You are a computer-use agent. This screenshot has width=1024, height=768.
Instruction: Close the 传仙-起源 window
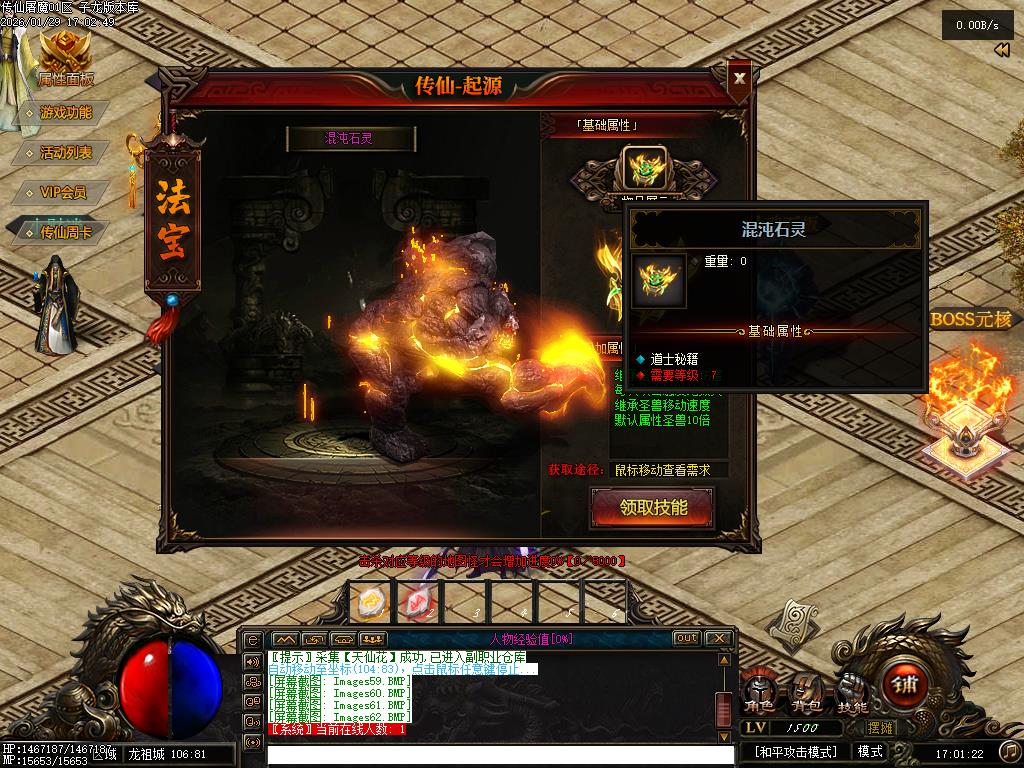(739, 77)
